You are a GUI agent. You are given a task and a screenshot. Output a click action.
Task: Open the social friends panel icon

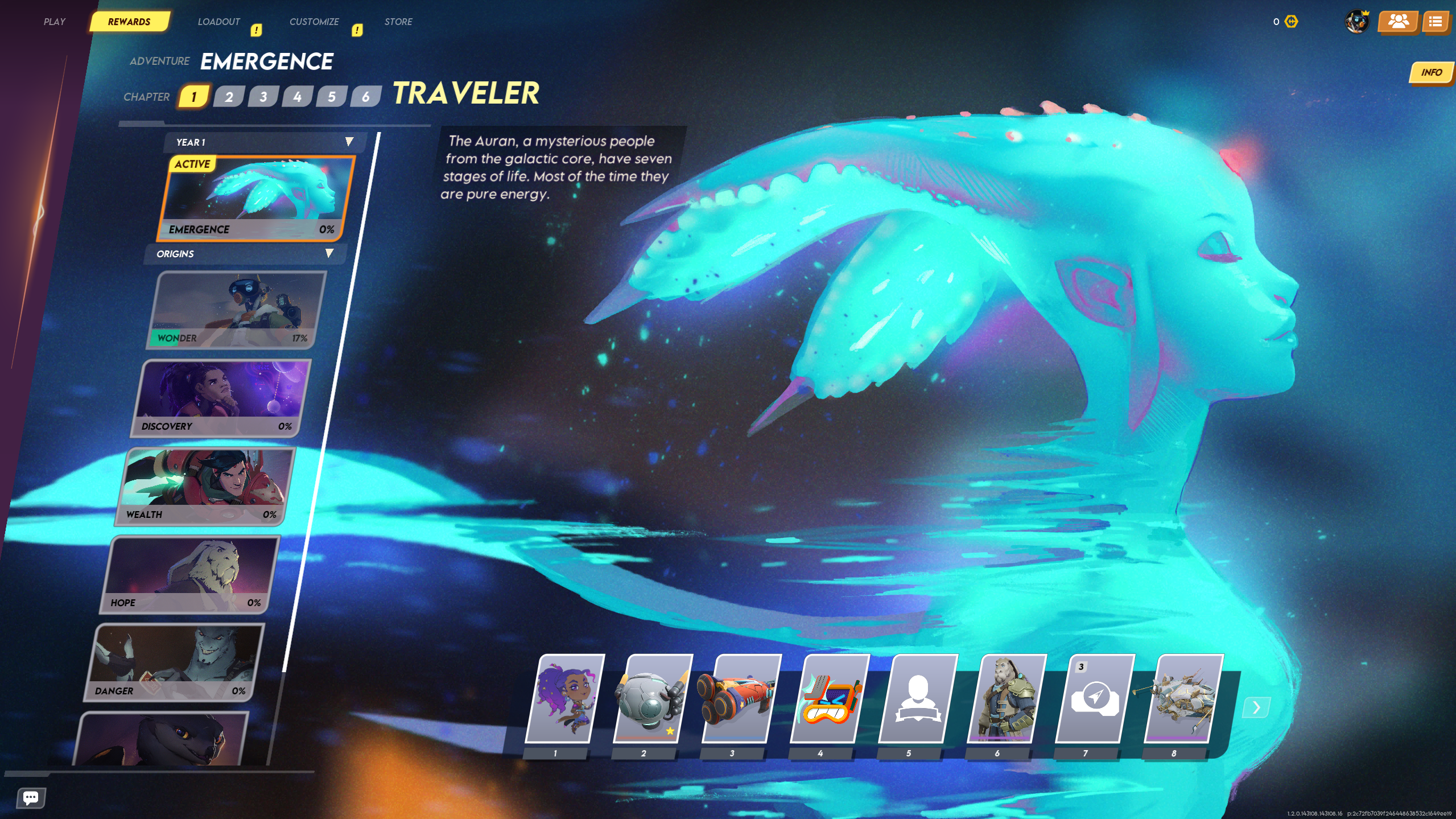(x=1399, y=22)
